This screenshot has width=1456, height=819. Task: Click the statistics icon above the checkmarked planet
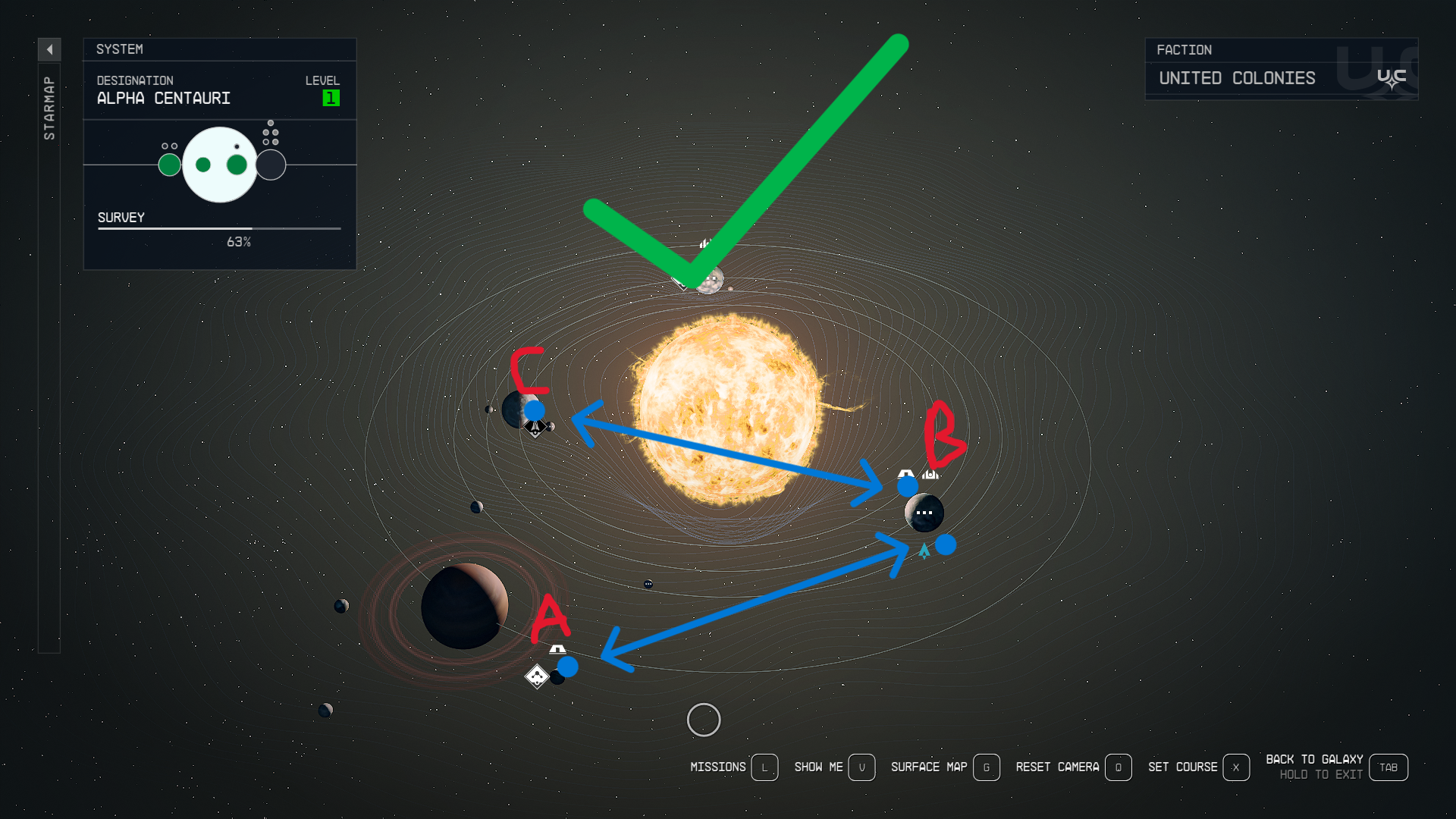pos(705,244)
